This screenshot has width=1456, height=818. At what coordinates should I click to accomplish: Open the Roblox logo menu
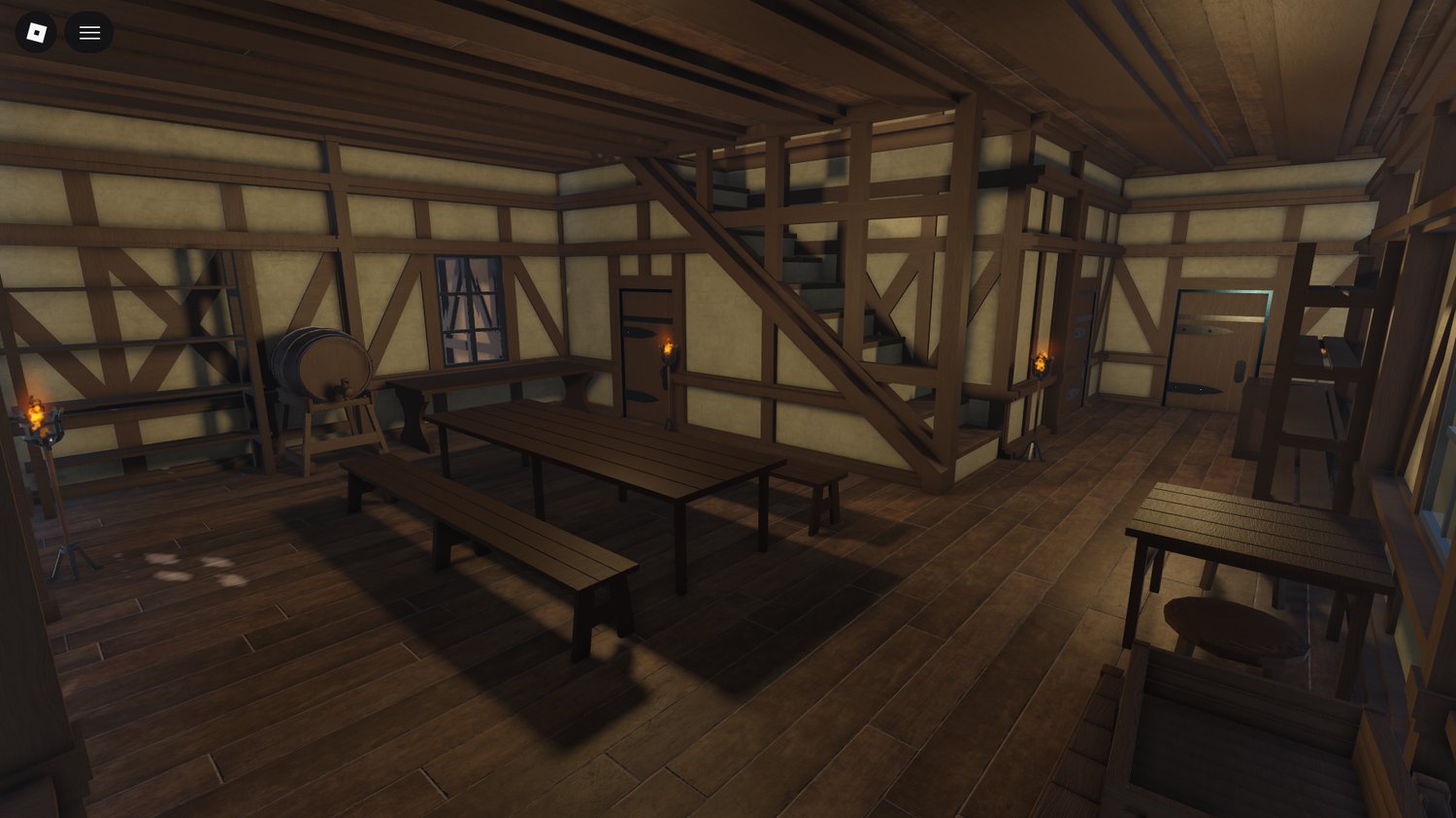(x=36, y=33)
